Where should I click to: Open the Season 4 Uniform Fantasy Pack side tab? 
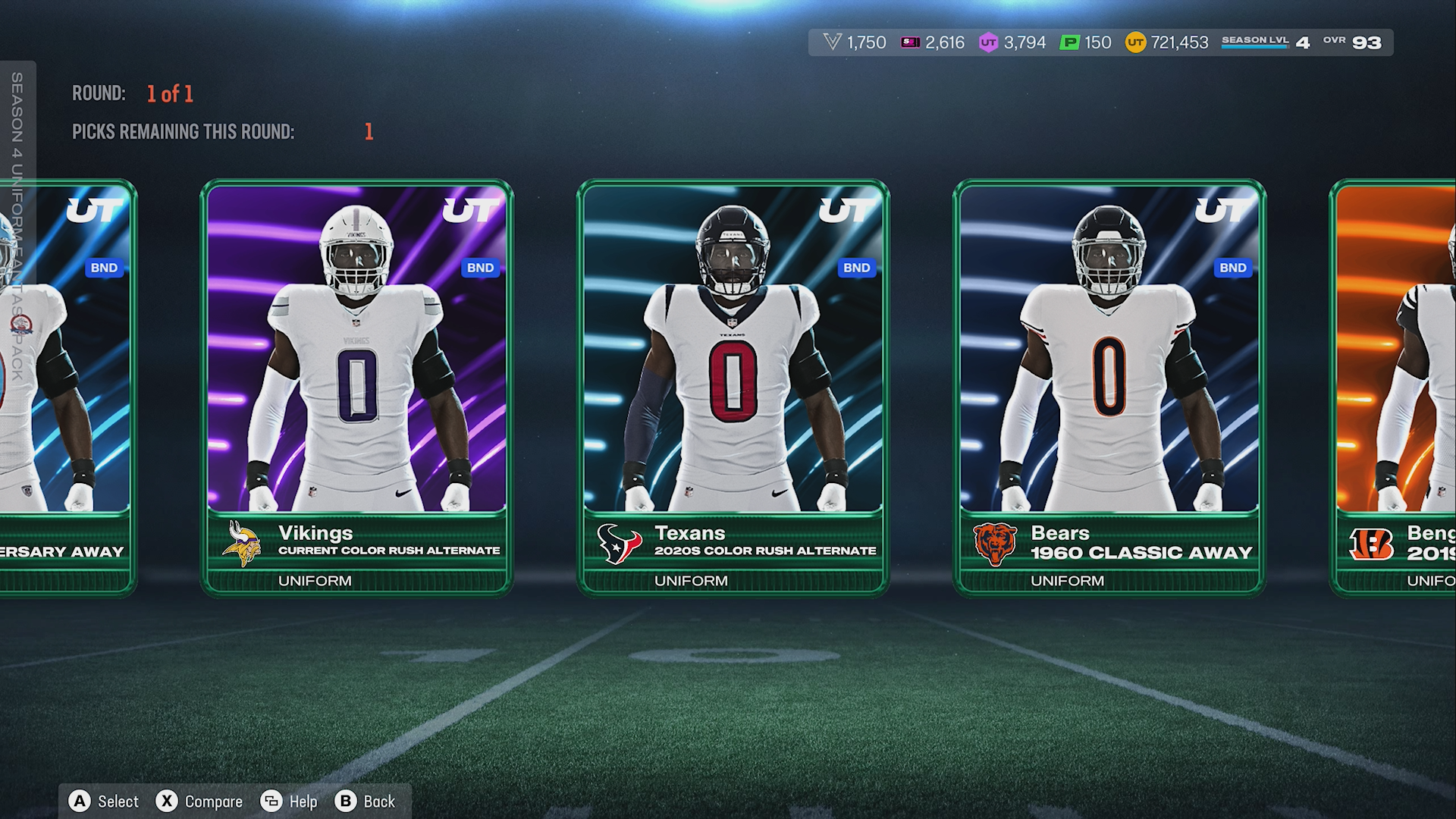coord(17,227)
